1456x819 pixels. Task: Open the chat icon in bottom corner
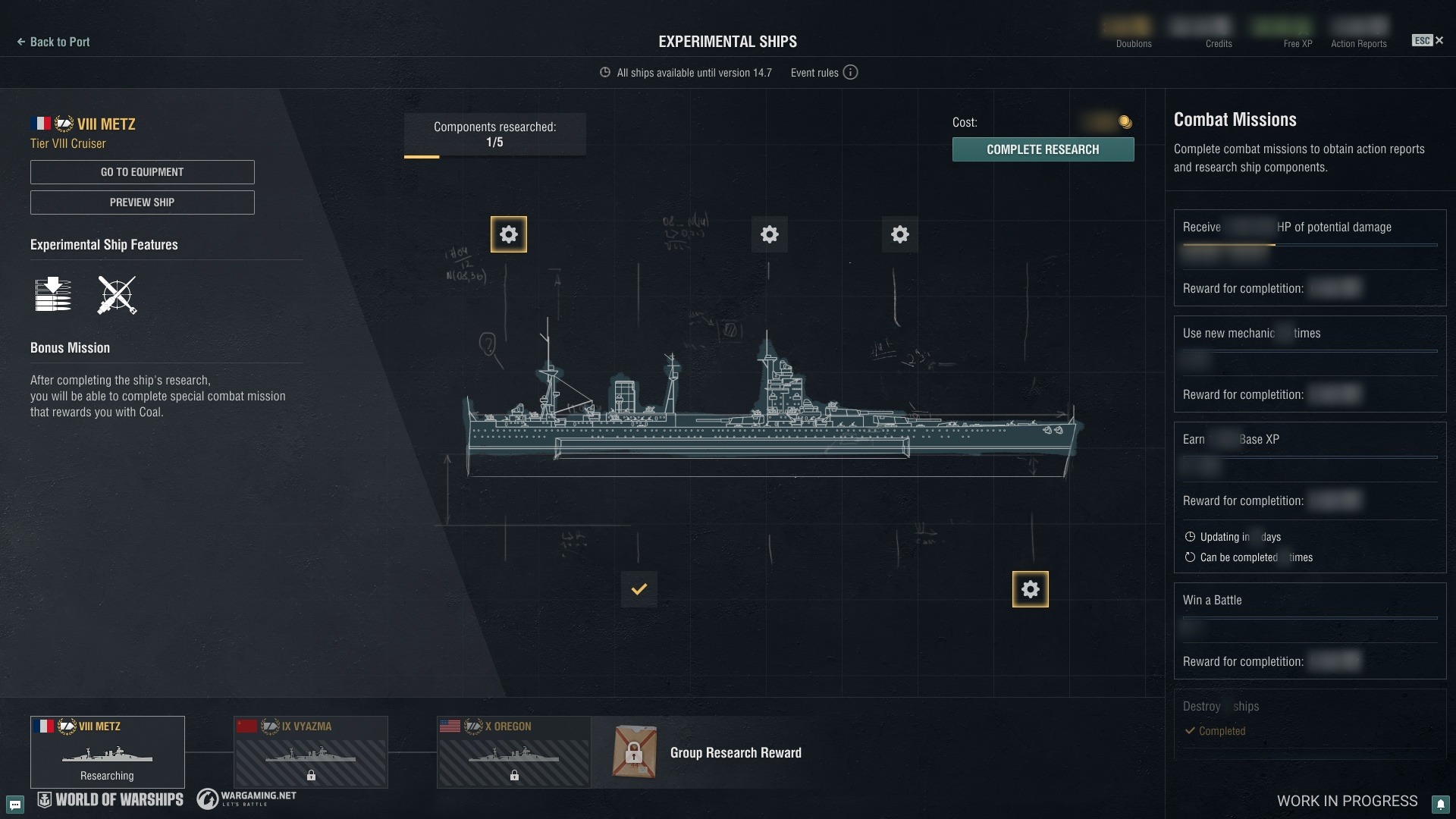click(15, 804)
